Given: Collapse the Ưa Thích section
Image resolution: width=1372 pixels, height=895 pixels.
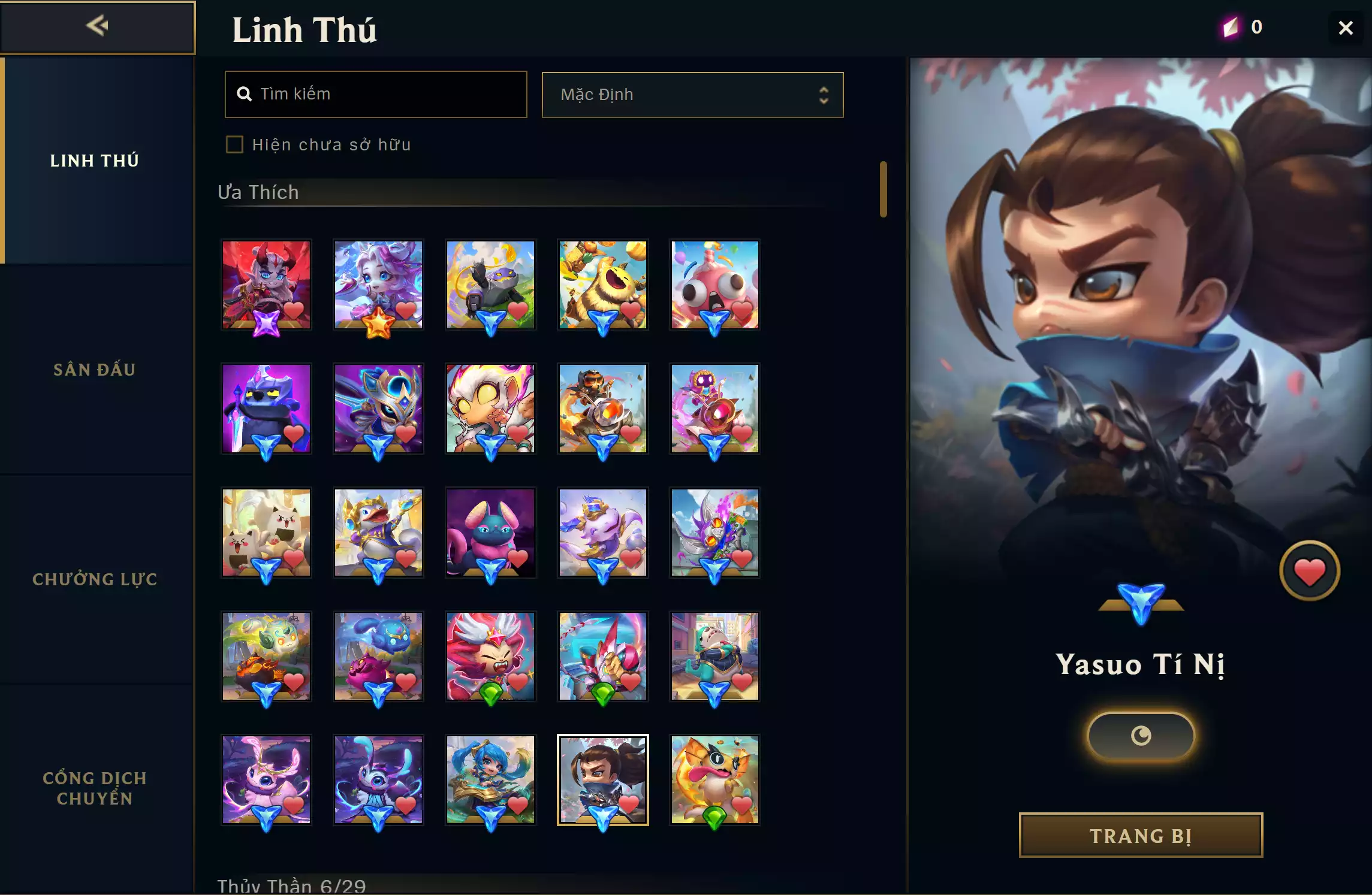Looking at the screenshot, I should tap(259, 192).
